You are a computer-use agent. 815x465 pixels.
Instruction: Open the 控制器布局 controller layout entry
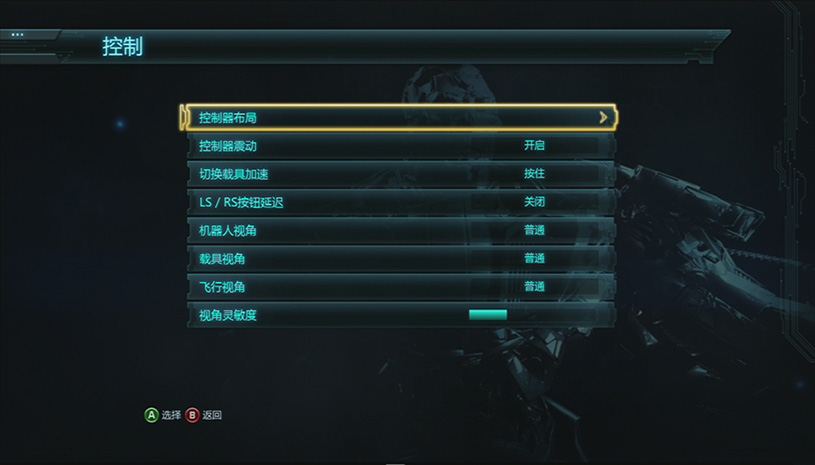click(x=400, y=118)
